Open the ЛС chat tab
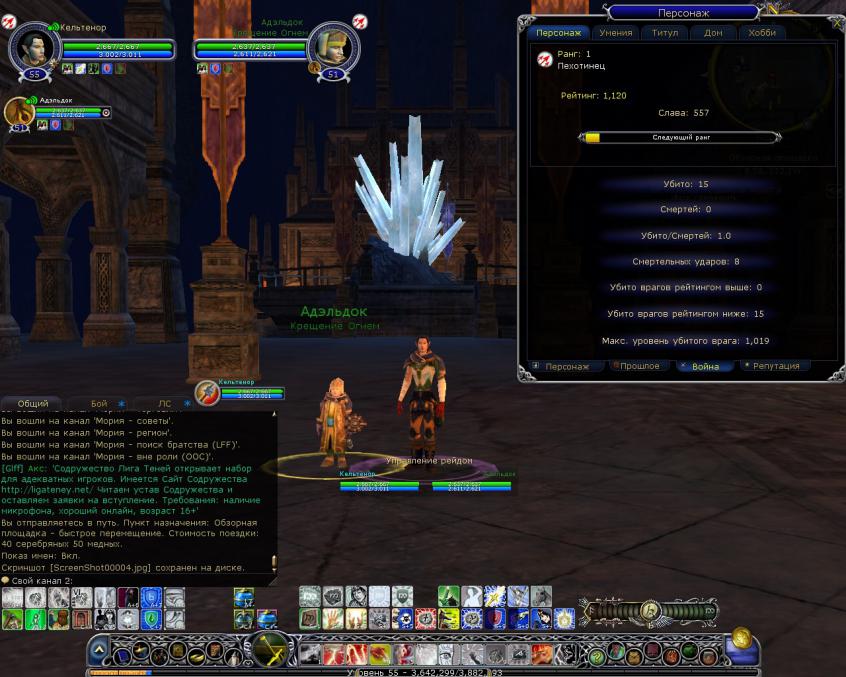 click(165, 403)
